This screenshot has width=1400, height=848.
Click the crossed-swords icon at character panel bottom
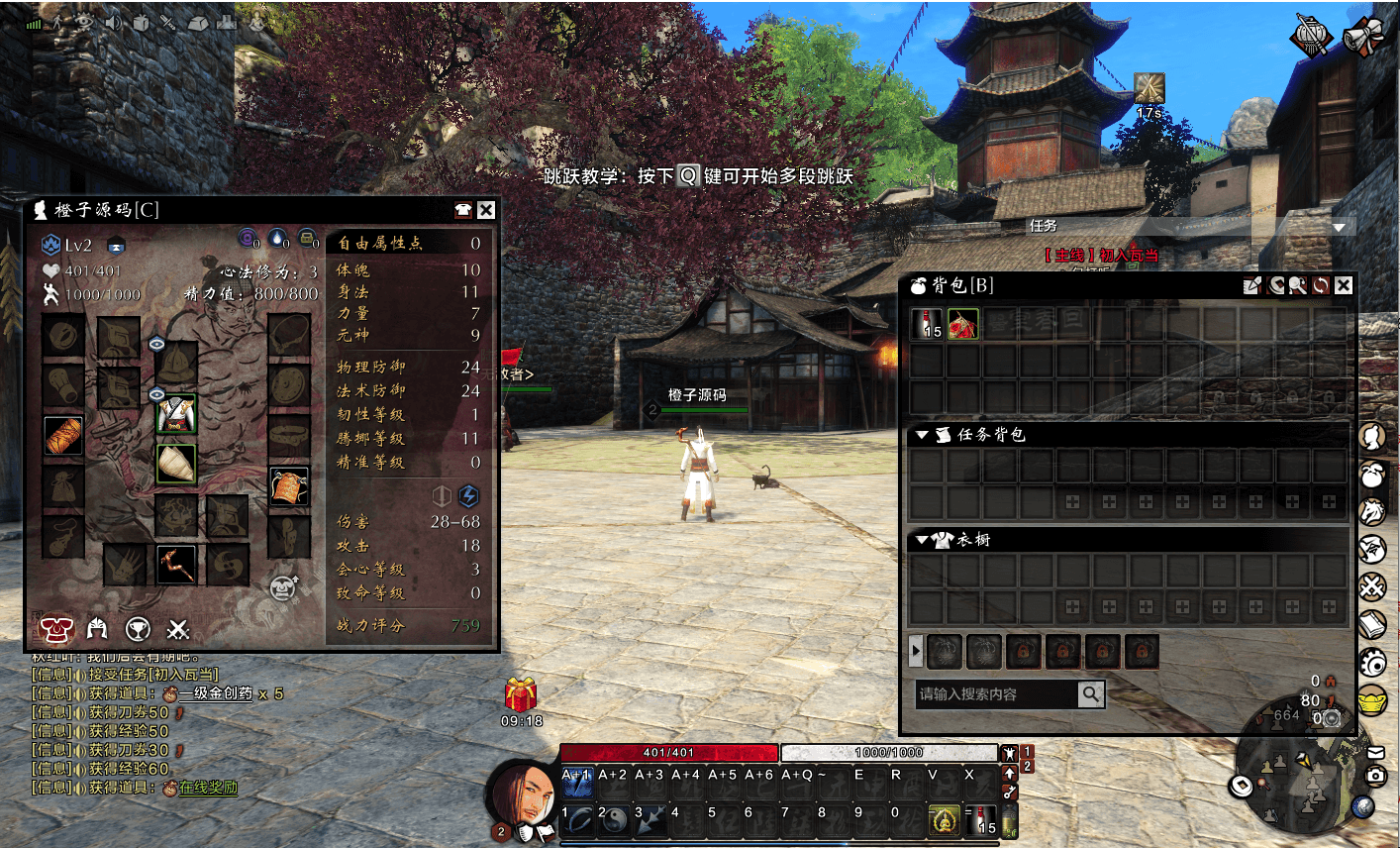click(x=179, y=630)
